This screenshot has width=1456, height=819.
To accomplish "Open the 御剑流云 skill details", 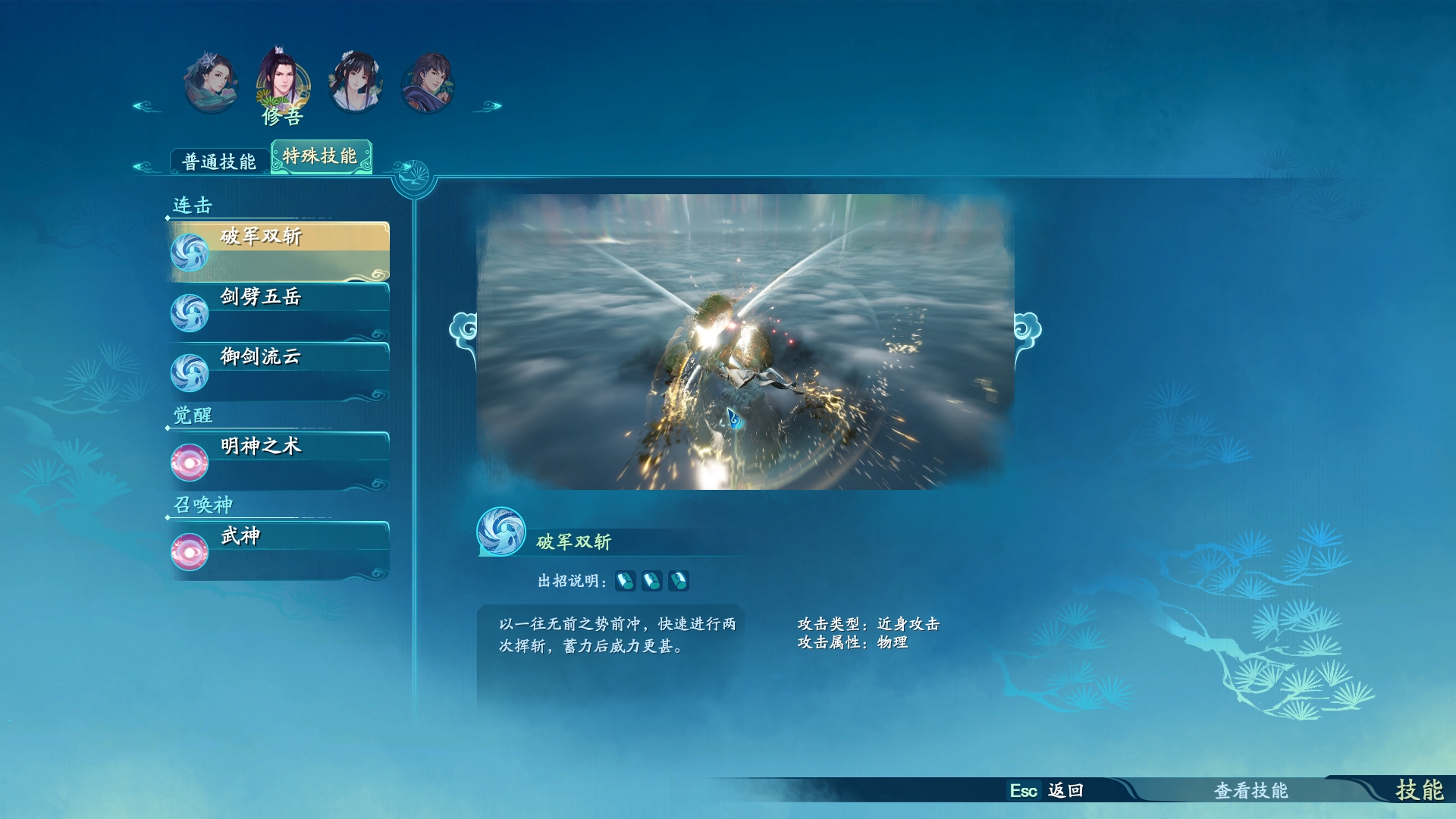I will pyautogui.click(x=279, y=371).
